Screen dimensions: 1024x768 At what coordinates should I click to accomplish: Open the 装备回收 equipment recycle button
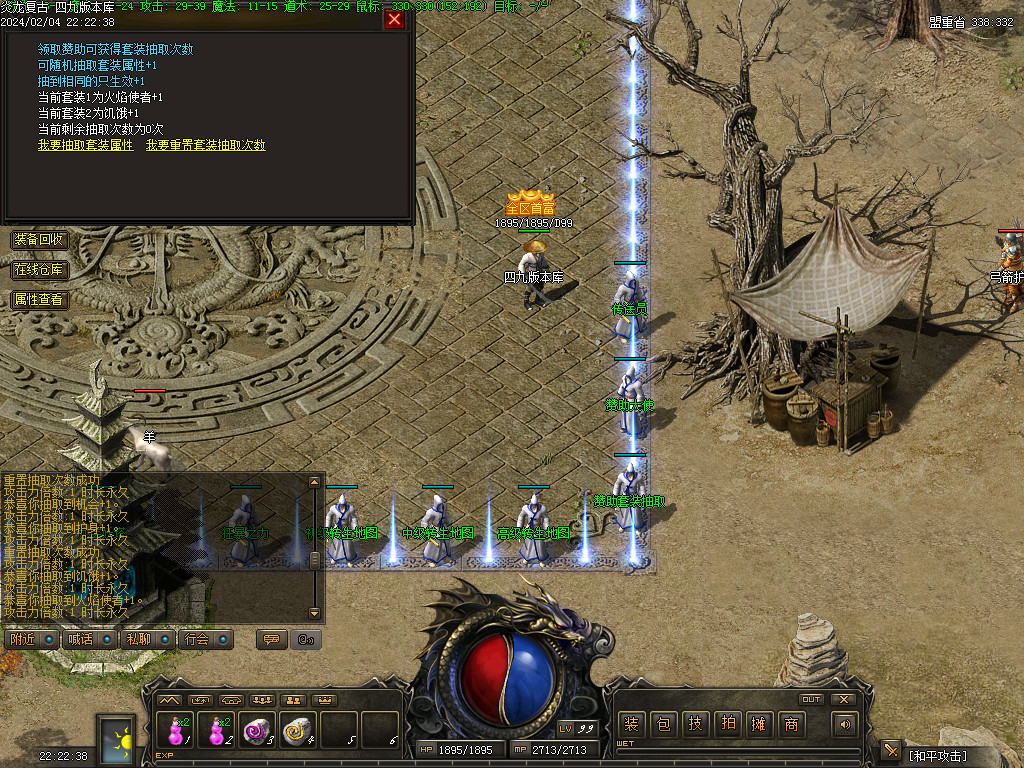[x=39, y=240]
